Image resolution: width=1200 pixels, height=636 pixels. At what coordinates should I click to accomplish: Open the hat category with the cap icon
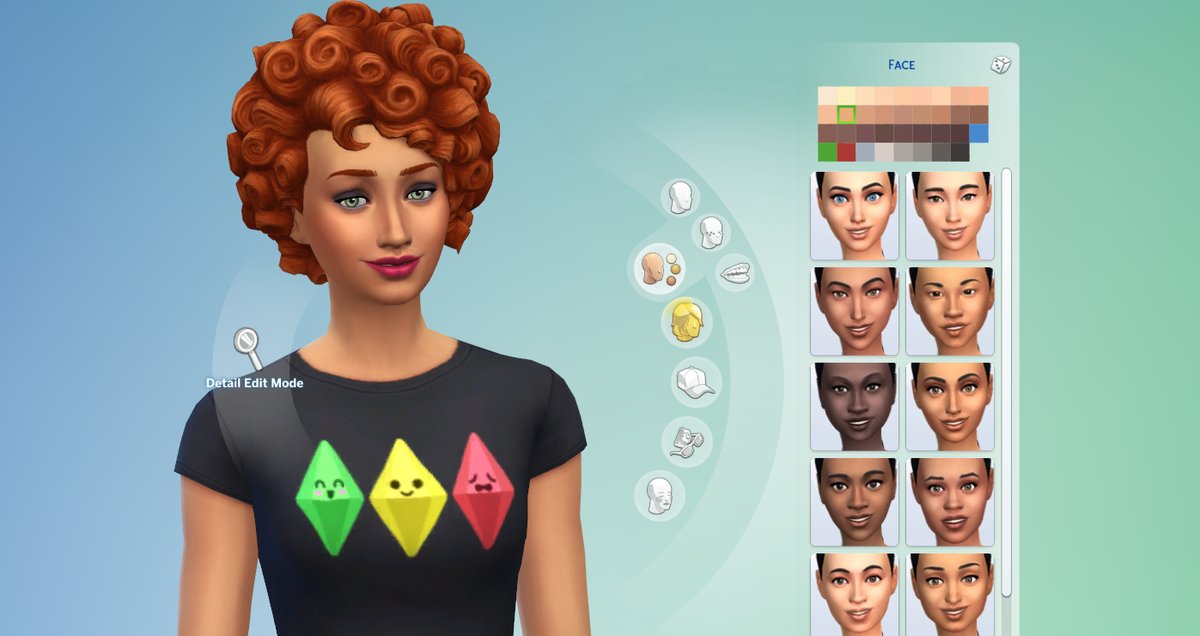696,382
